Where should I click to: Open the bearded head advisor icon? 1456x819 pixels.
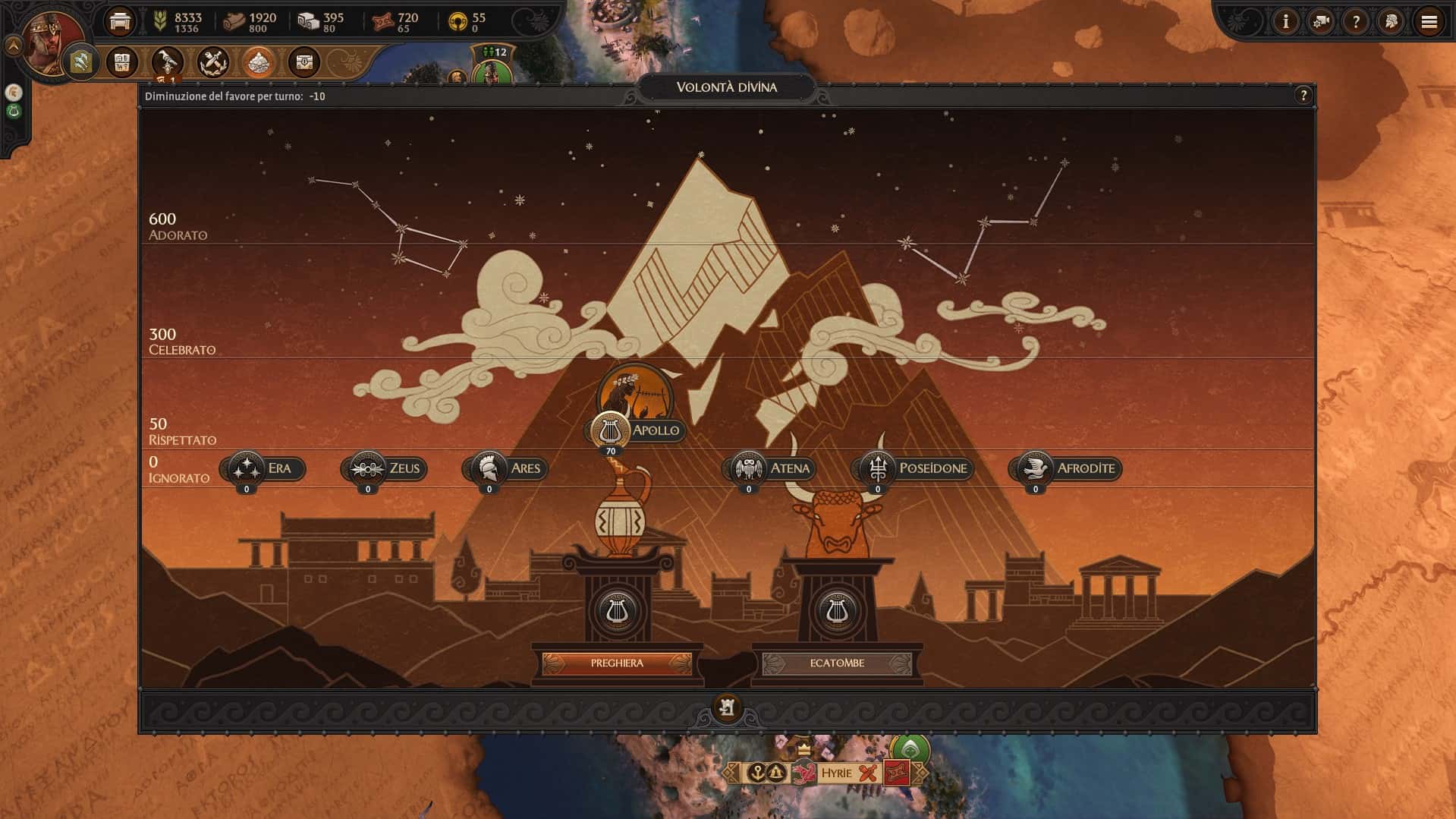1392,22
